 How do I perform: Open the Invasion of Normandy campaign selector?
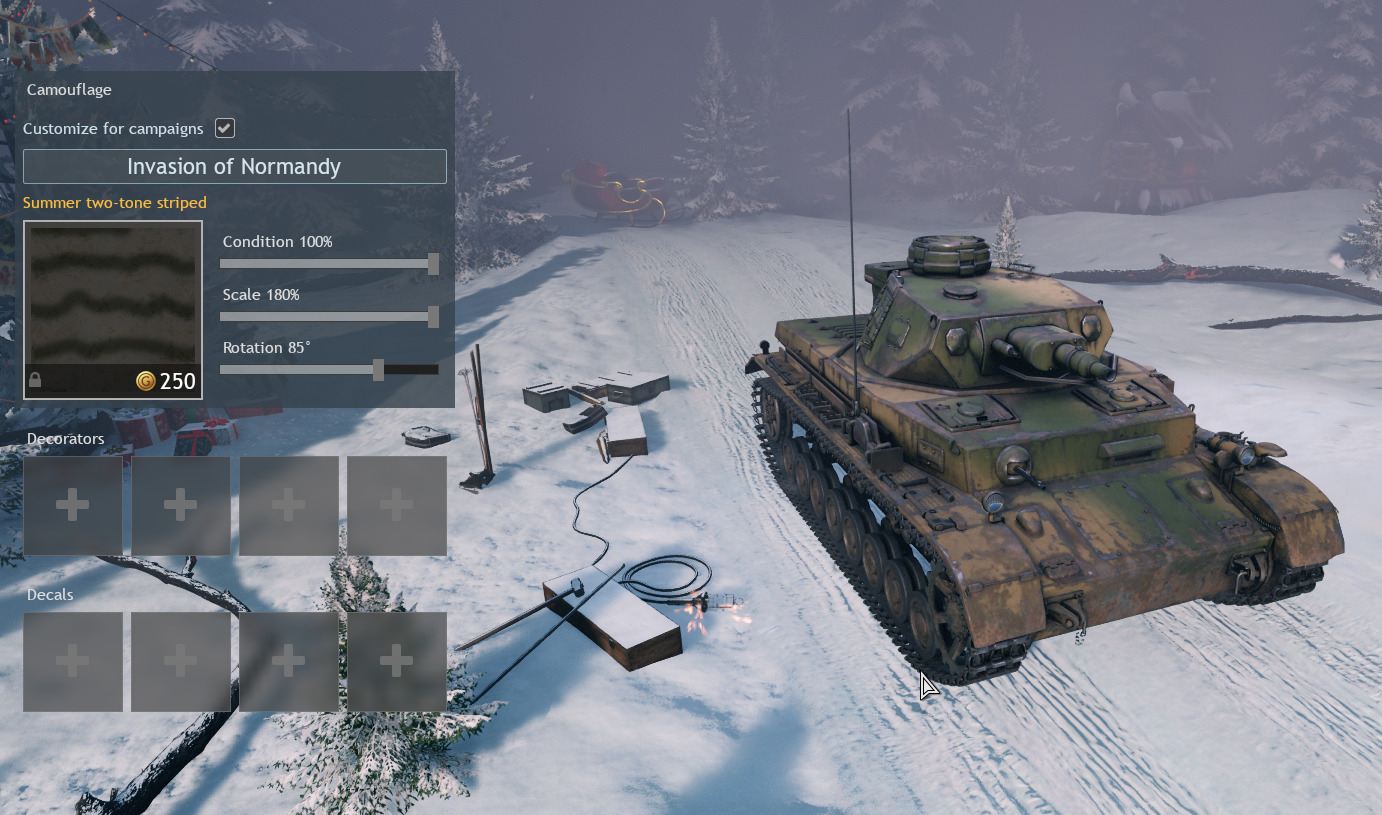point(234,166)
